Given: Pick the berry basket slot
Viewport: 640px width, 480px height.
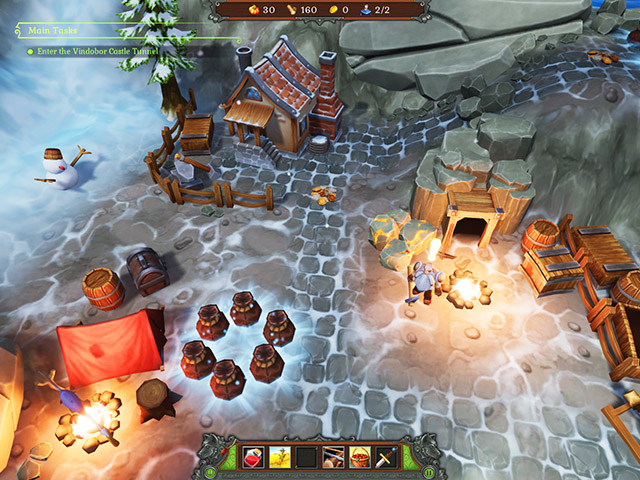Looking at the screenshot, I should [x=359, y=458].
